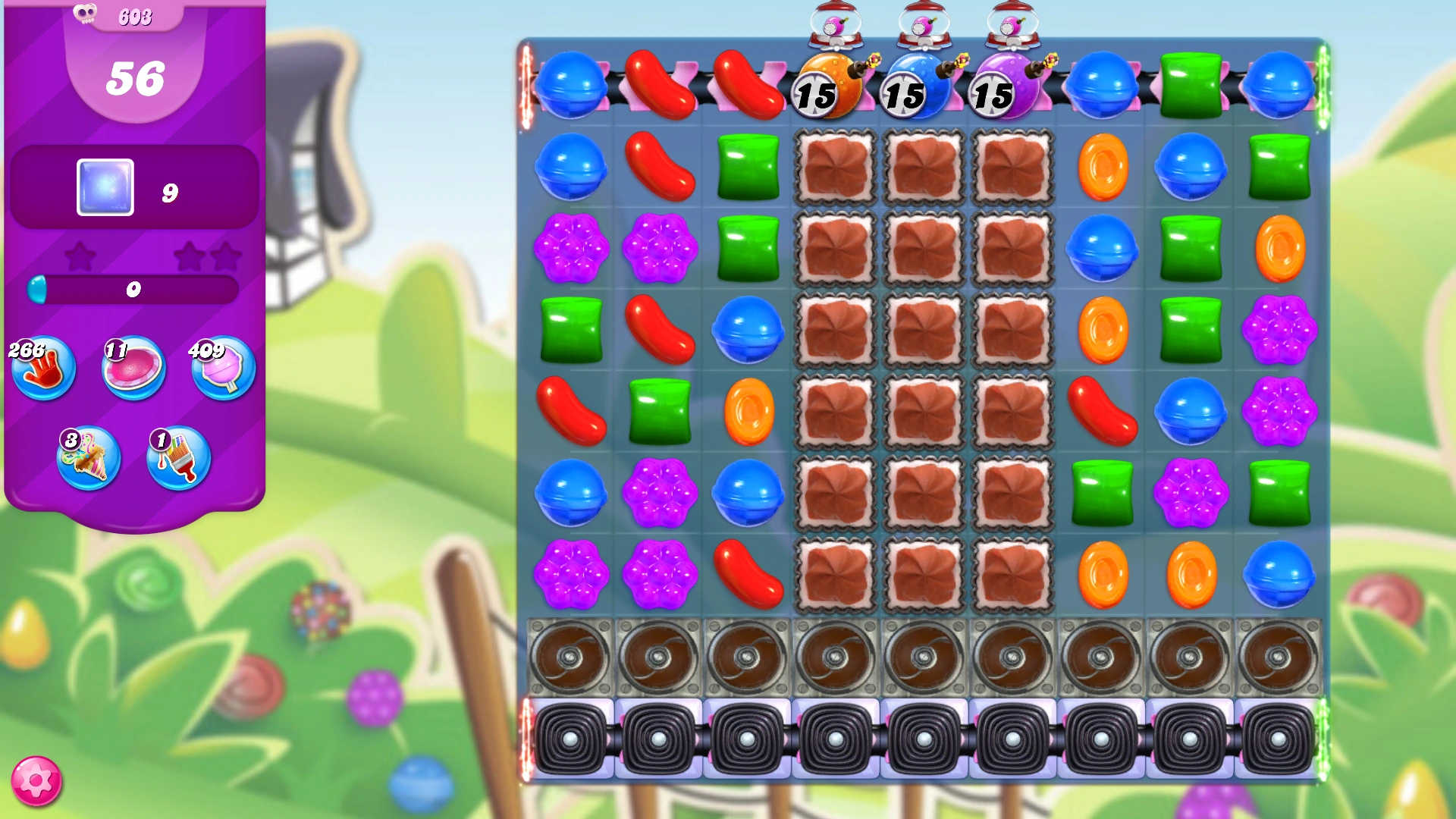Click the score progress bar showing 0
This screenshot has height=819, width=1456.
click(x=134, y=288)
